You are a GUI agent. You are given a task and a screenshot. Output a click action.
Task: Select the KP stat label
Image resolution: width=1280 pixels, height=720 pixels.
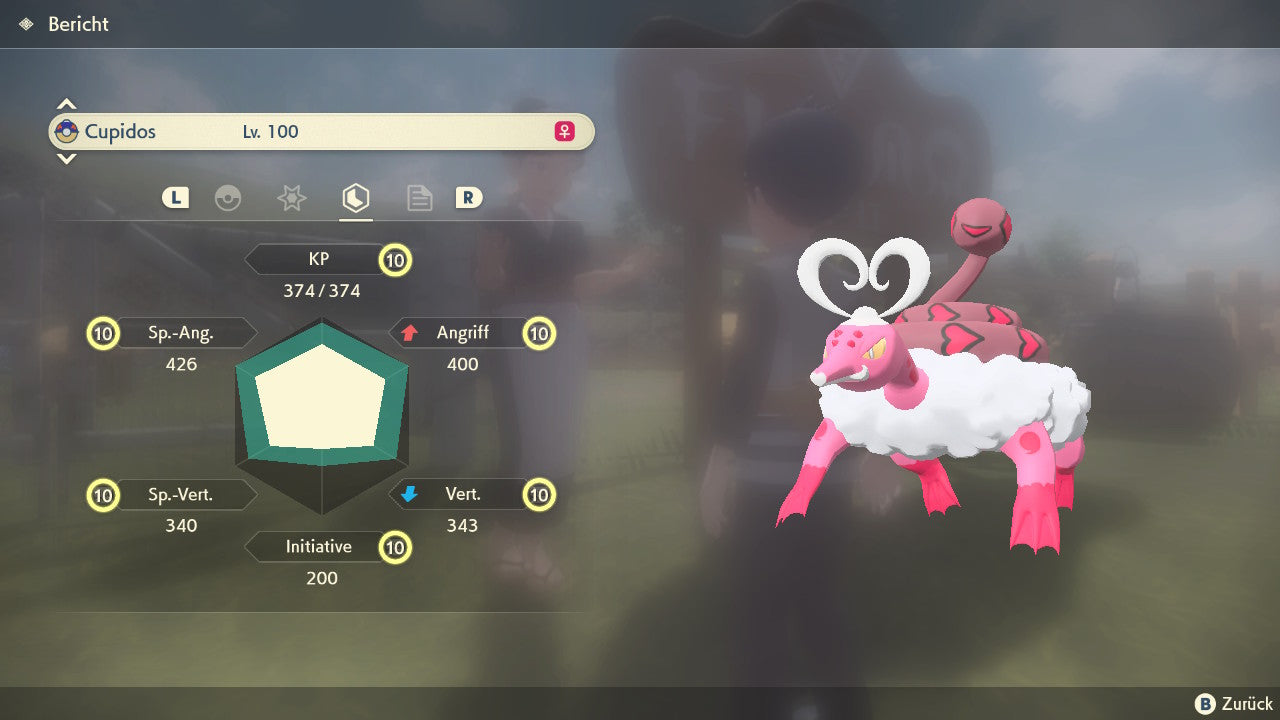coord(319,259)
